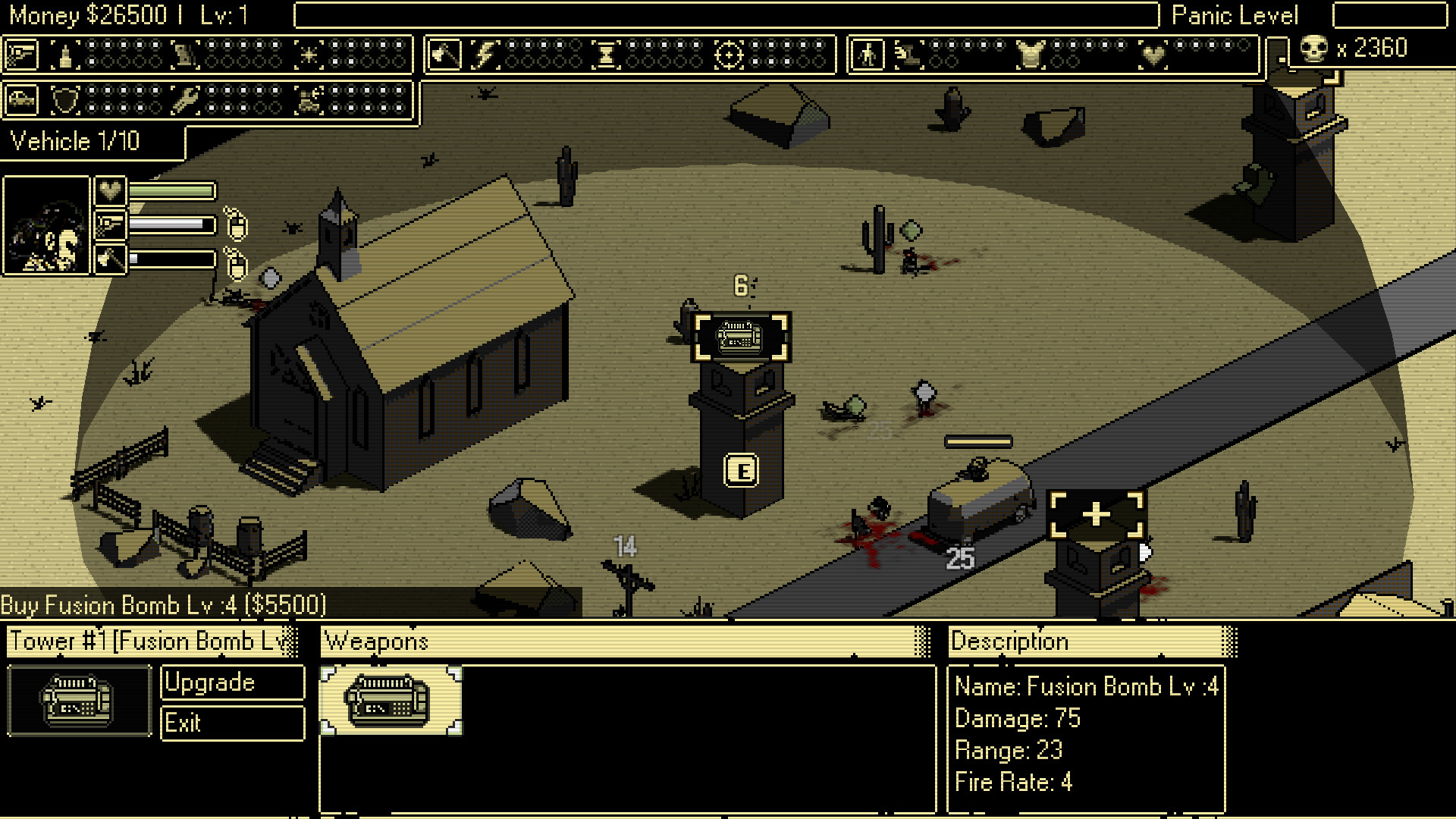Select the revolver weapon icon

tap(22, 53)
